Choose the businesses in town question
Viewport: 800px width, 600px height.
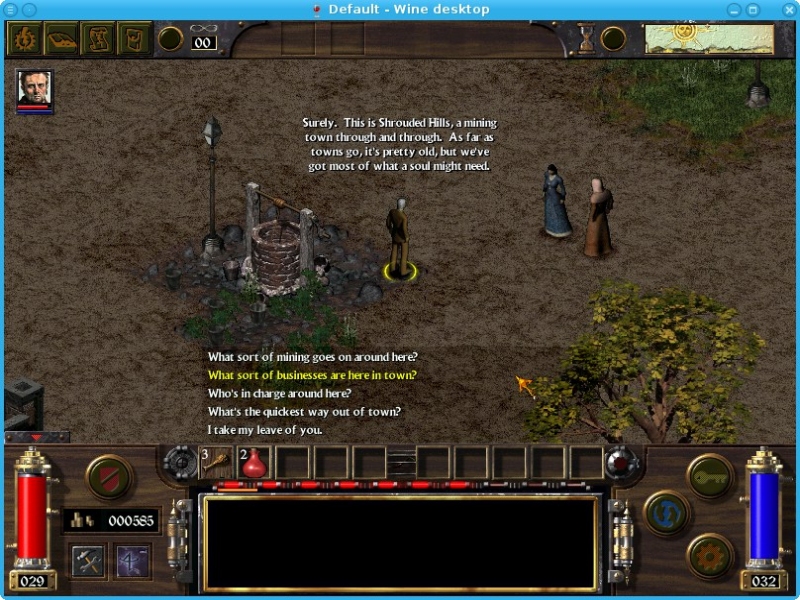tap(312, 375)
